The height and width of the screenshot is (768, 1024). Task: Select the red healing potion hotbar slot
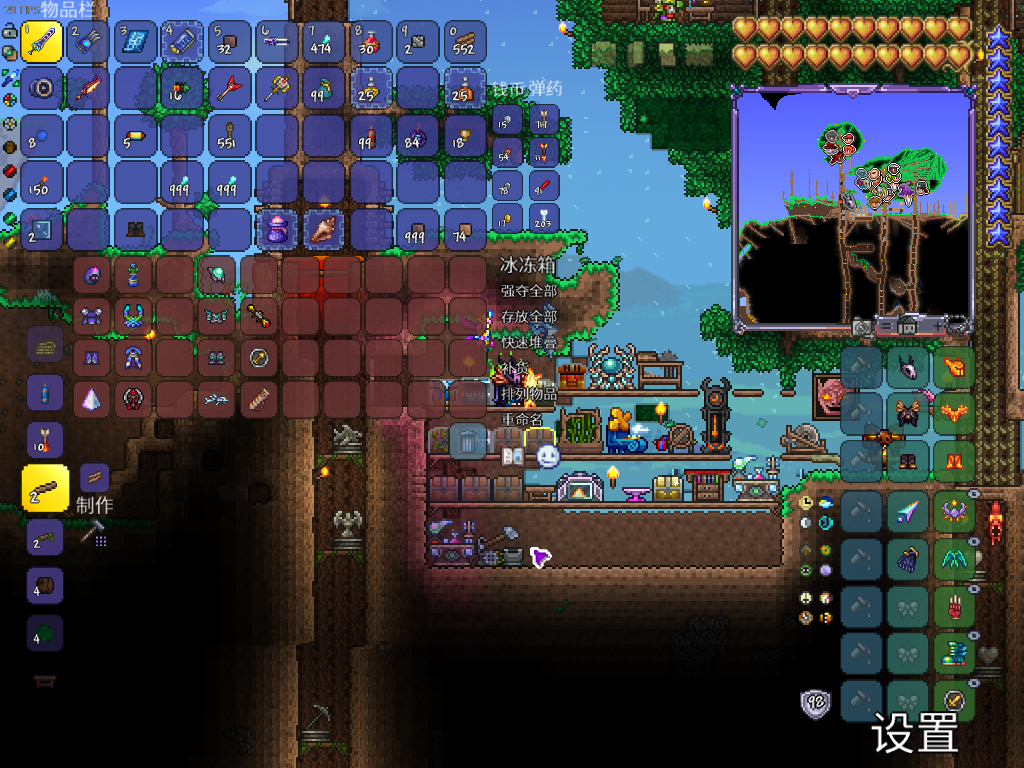point(372,42)
